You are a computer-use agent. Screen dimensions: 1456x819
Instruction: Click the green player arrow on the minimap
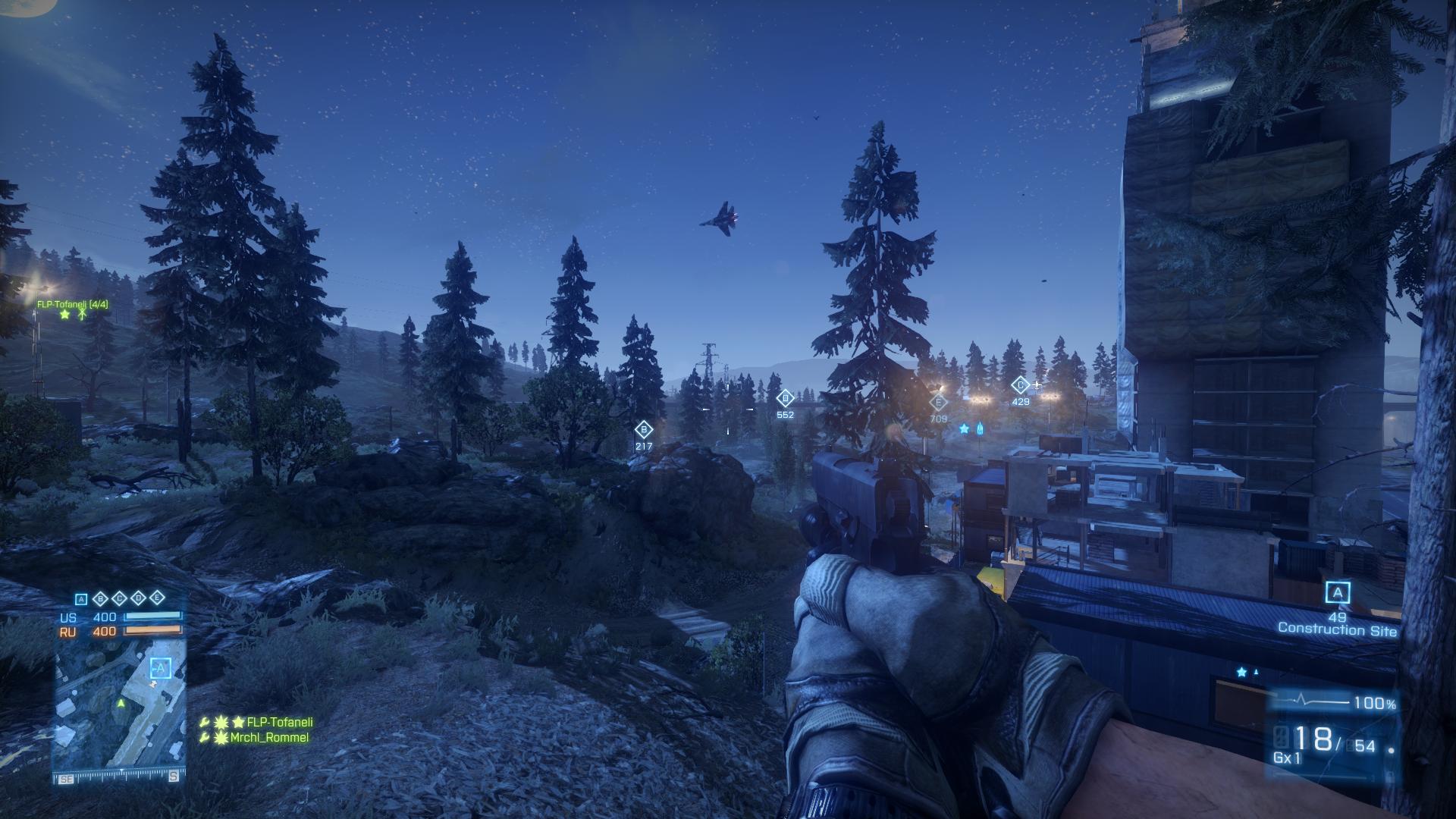(120, 704)
